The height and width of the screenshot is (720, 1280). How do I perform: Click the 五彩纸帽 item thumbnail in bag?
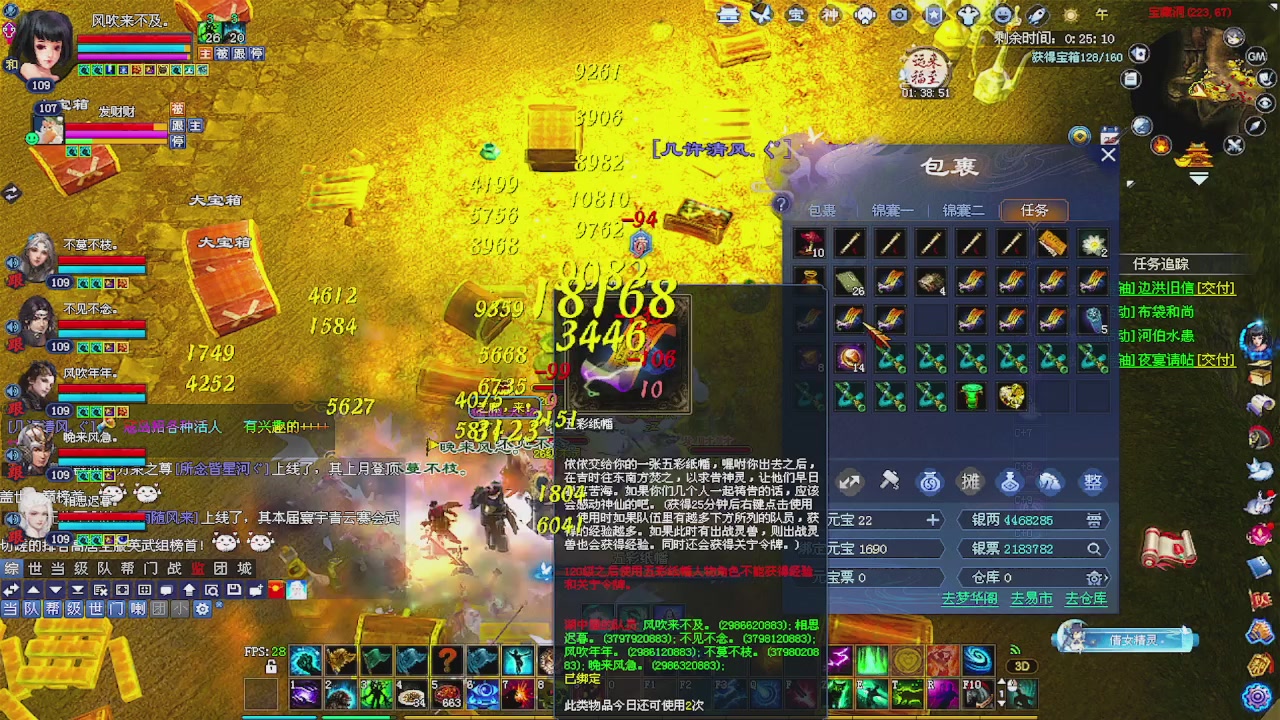point(850,318)
